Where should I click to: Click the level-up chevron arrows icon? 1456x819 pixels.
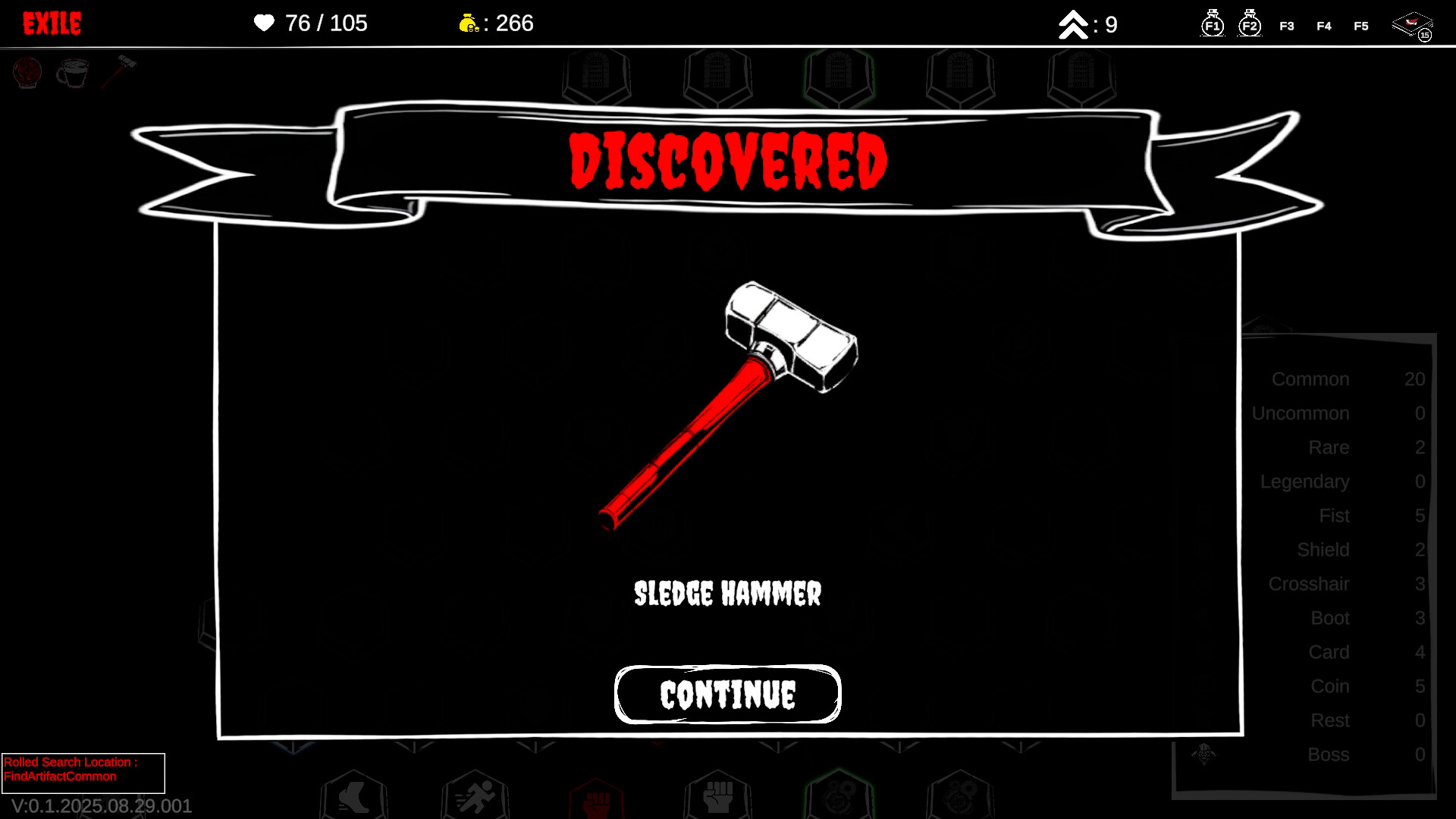click(x=1072, y=24)
